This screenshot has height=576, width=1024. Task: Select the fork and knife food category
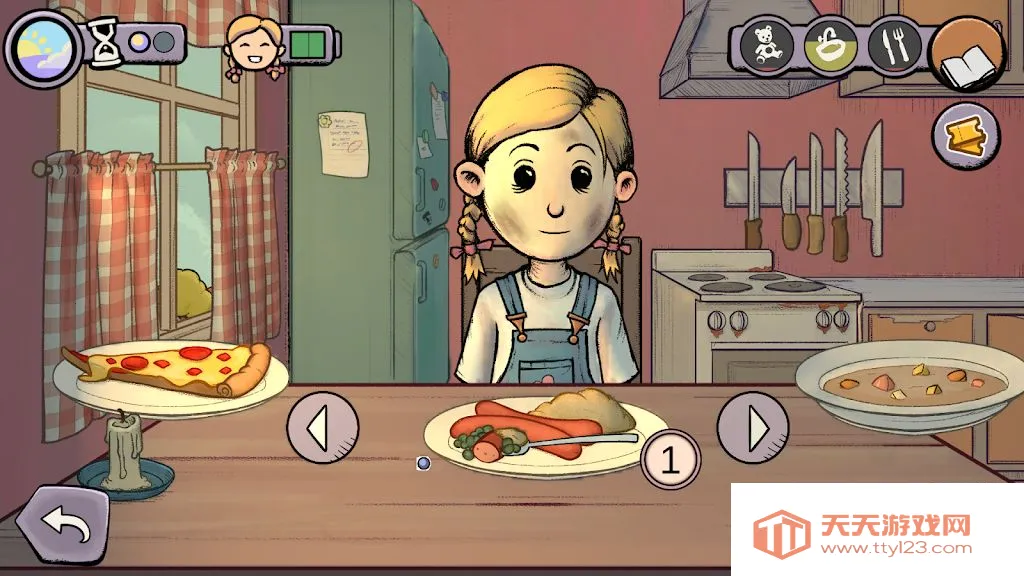pyautogui.click(x=894, y=45)
